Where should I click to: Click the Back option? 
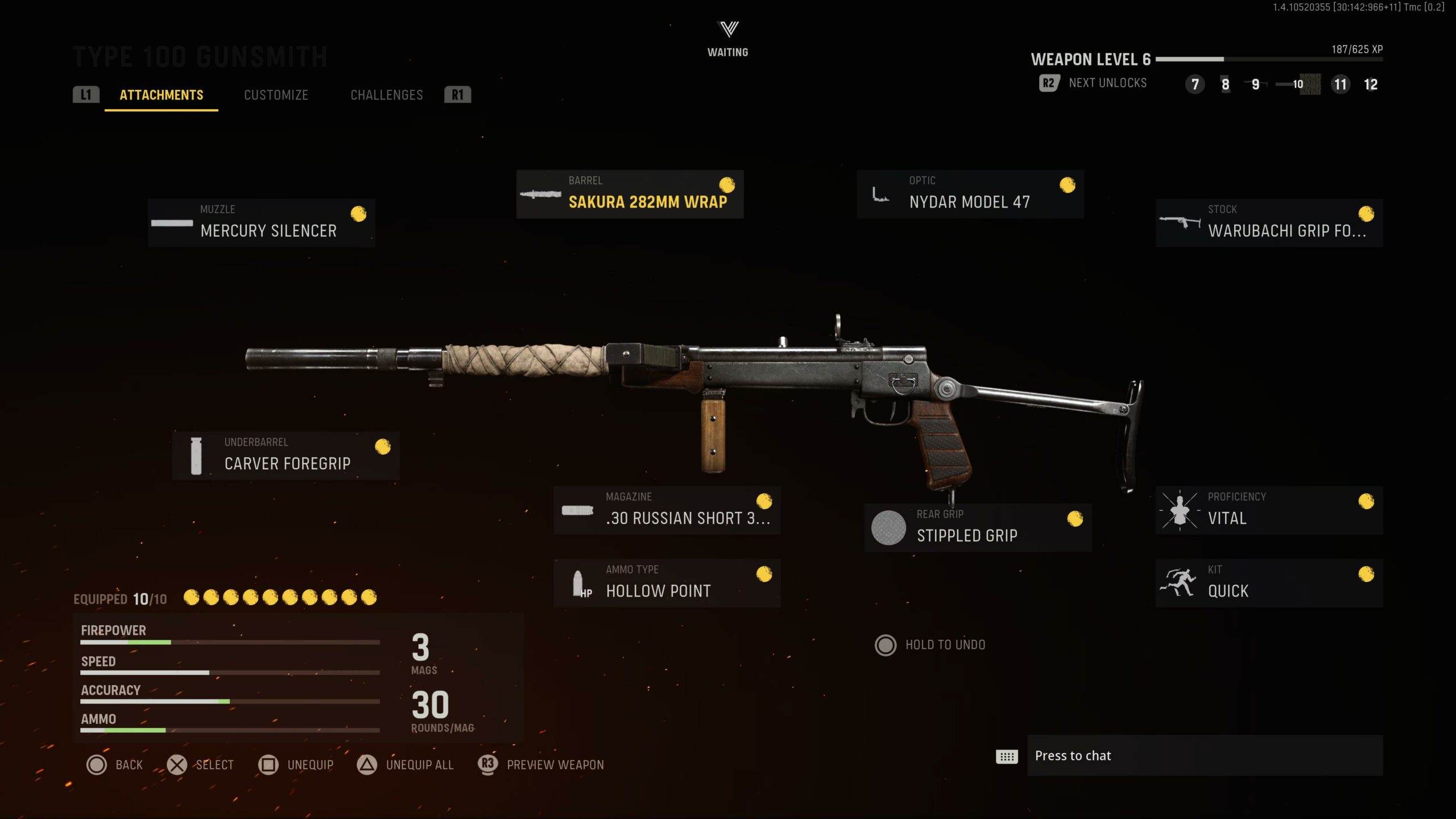115,765
